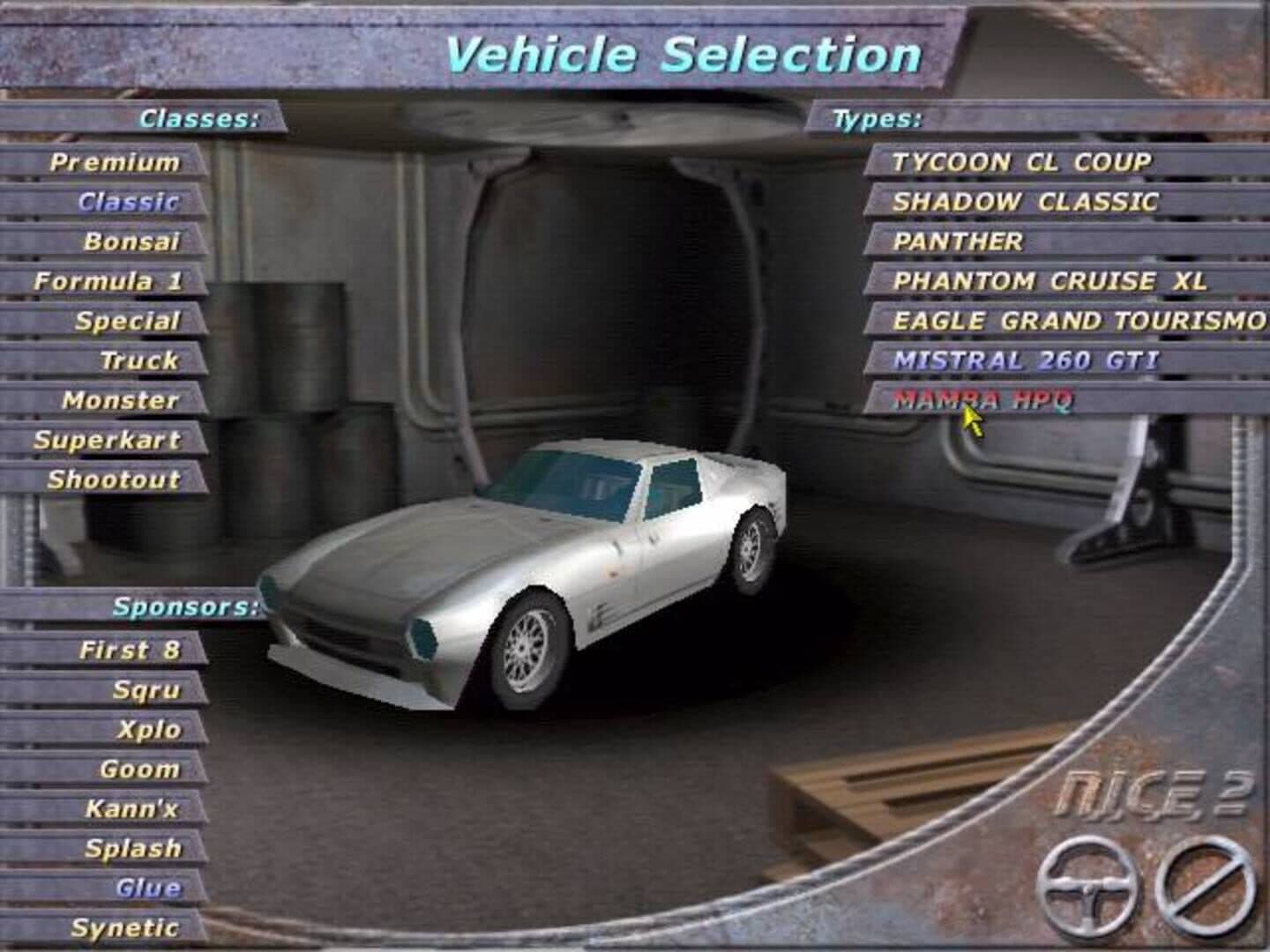
Task: Choose the Splash sponsor
Action: (133, 849)
